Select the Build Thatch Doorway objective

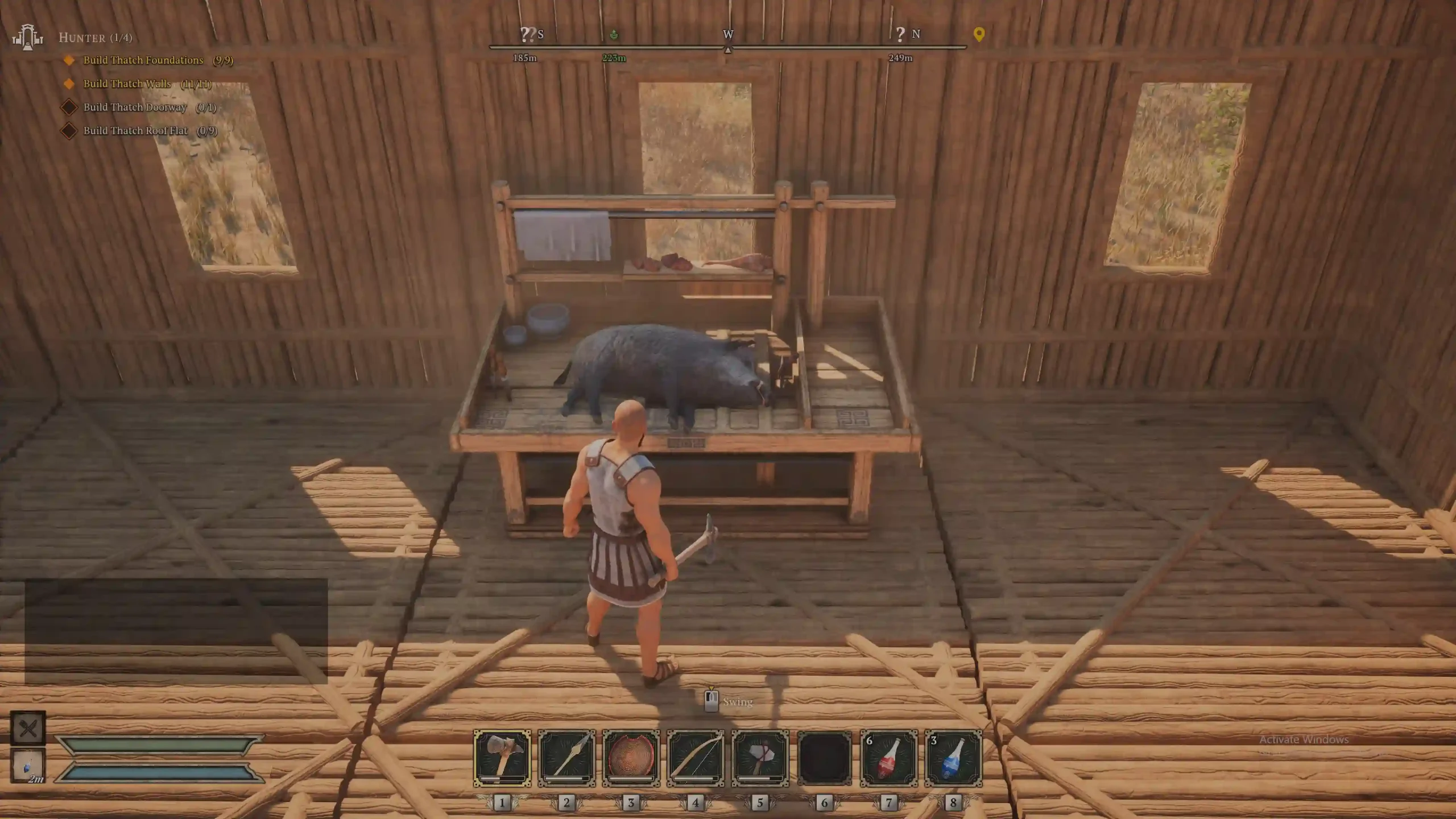point(135,107)
